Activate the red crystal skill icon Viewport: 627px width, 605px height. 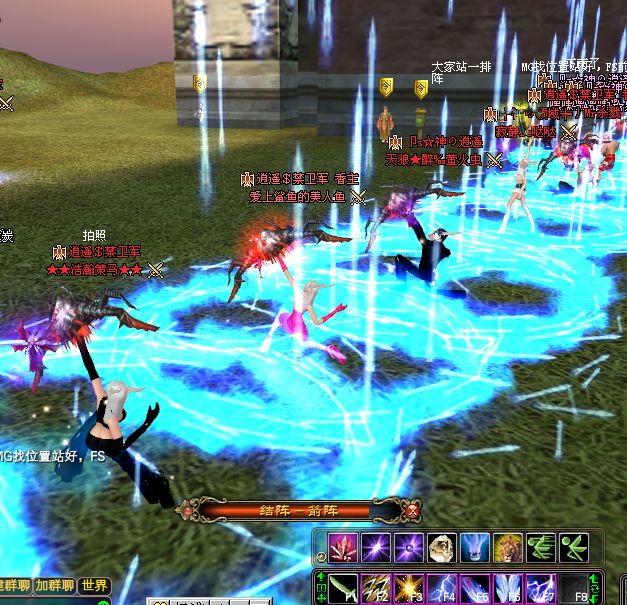pyautogui.click(x=343, y=548)
